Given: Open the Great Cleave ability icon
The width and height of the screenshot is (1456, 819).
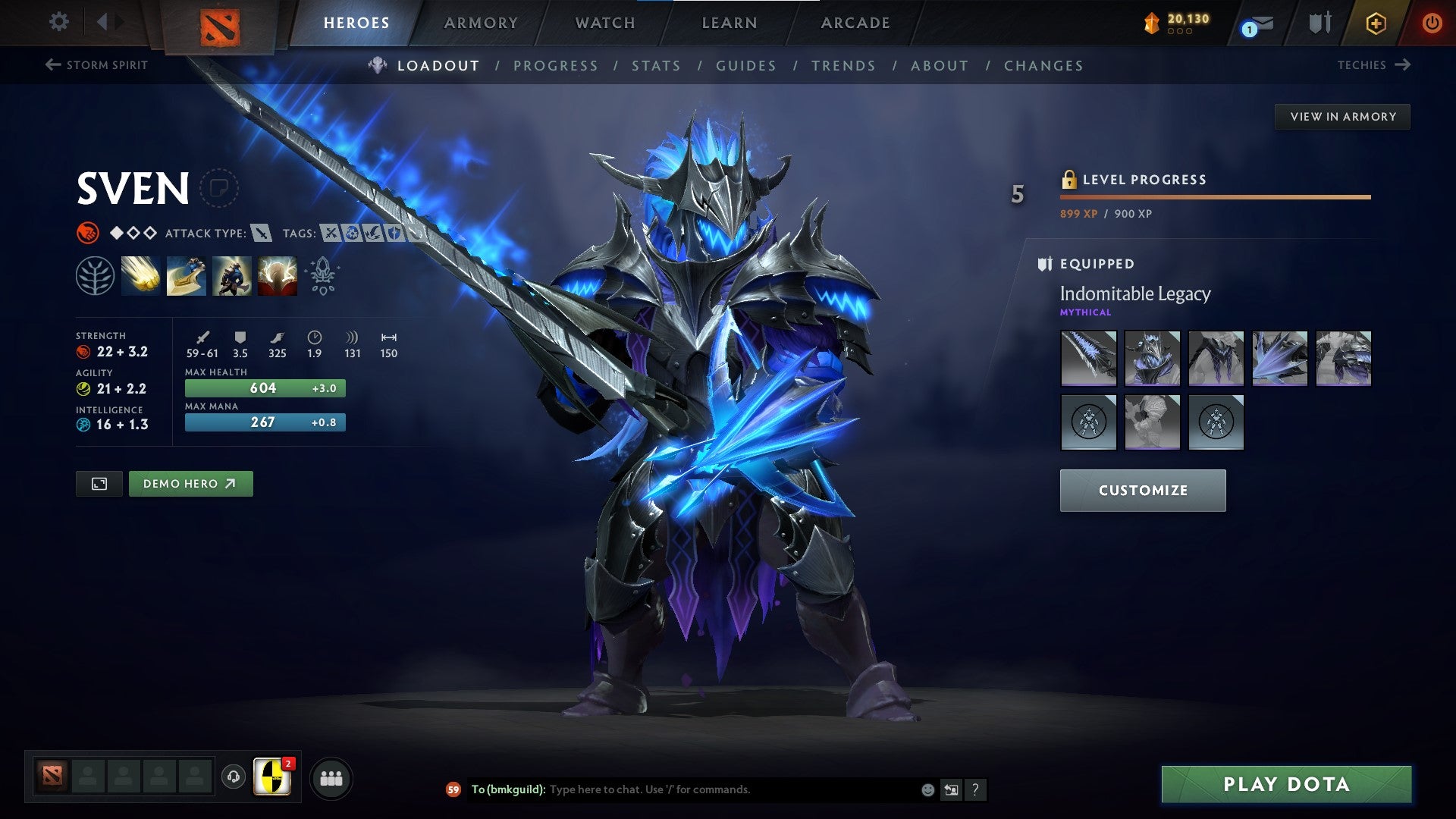Looking at the screenshot, I should point(186,275).
